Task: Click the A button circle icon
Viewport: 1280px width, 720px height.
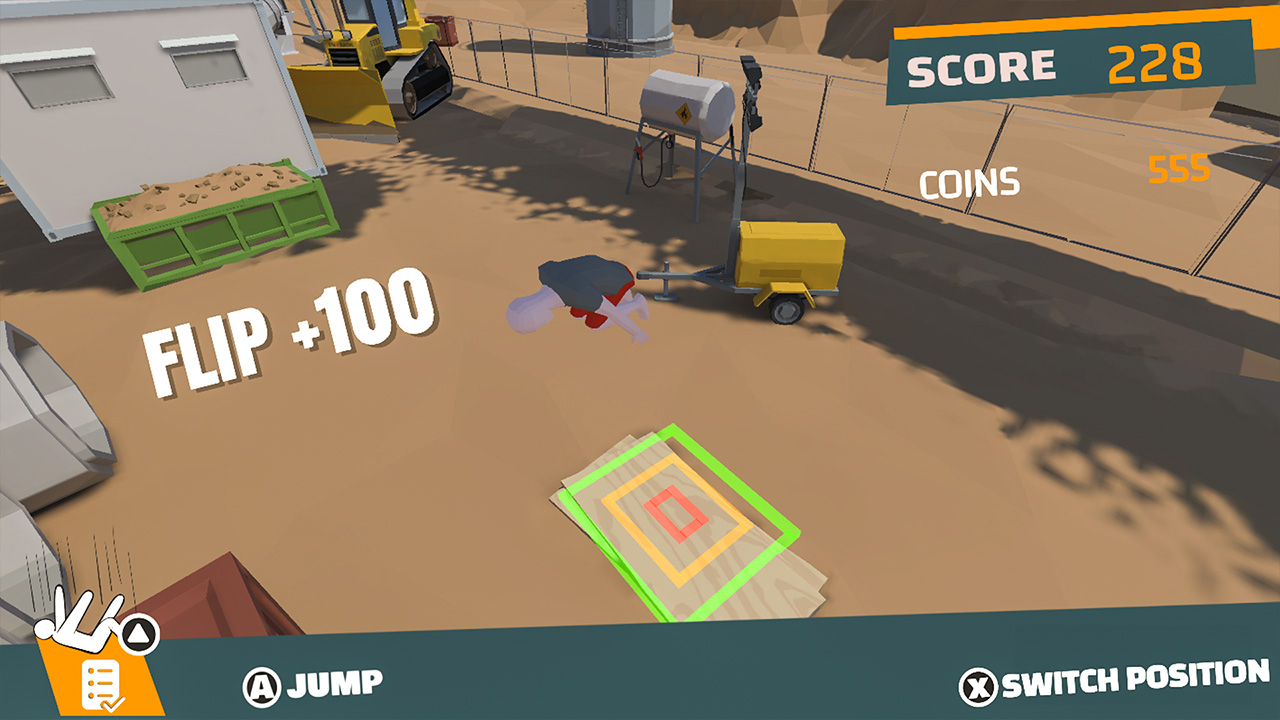Action: click(x=262, y=684)
